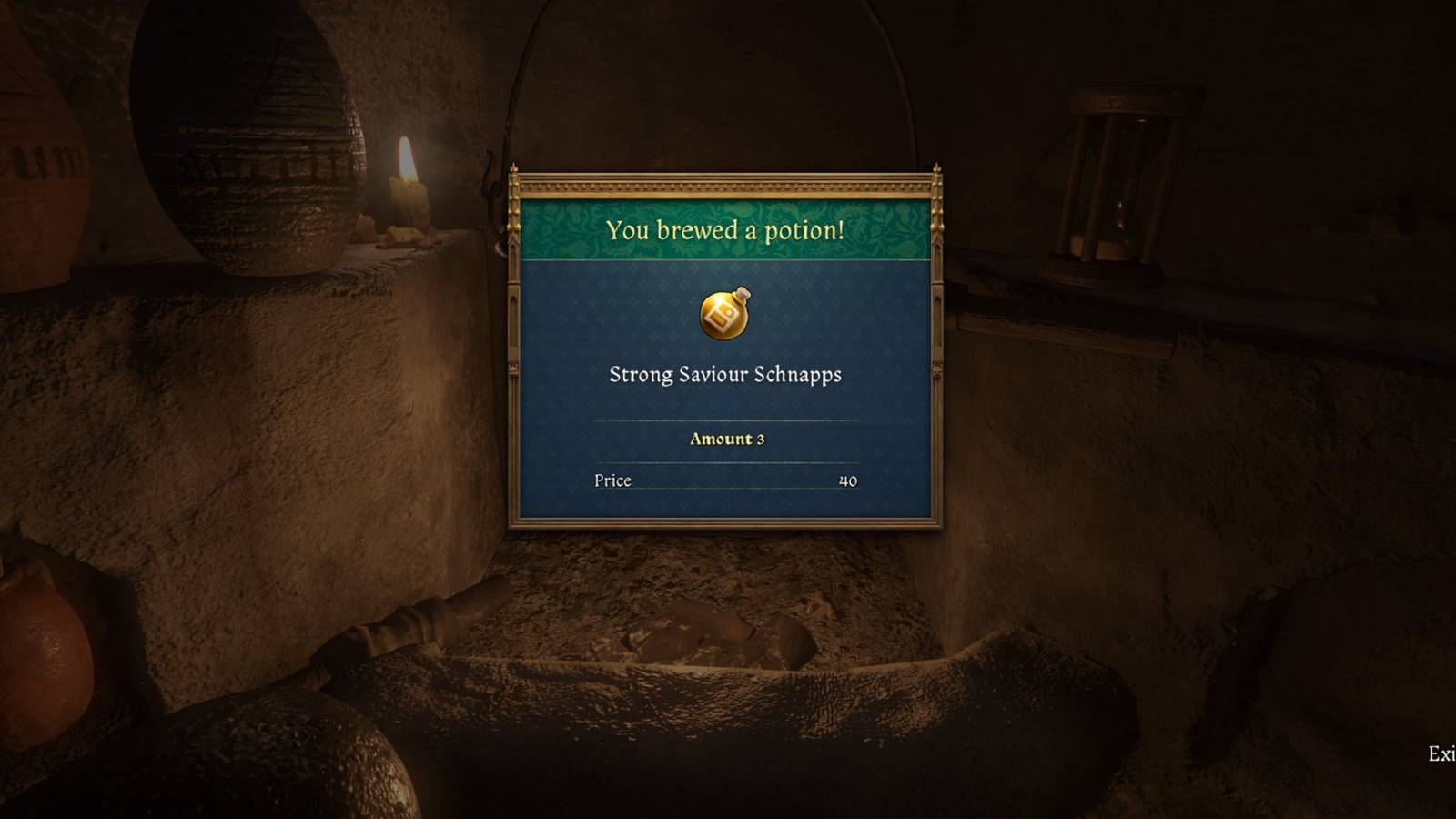Select the Amount 3 label
The height and width of the screenshot is (819, 1456).
point(725,439)
